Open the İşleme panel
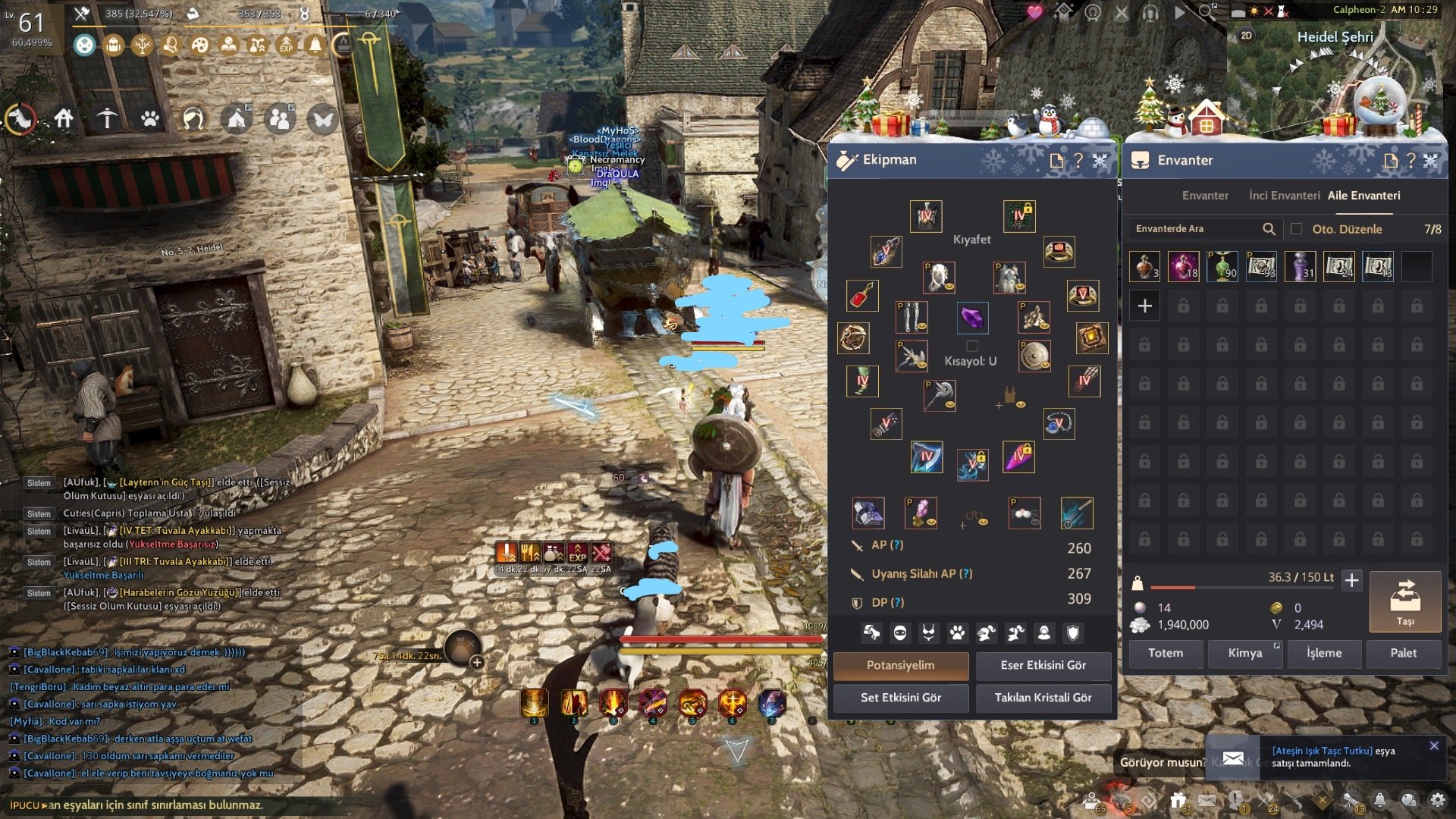Image resolution: width=1456 pixels, height=819 pixels. pyautogui.click(x=1324, y=653)
